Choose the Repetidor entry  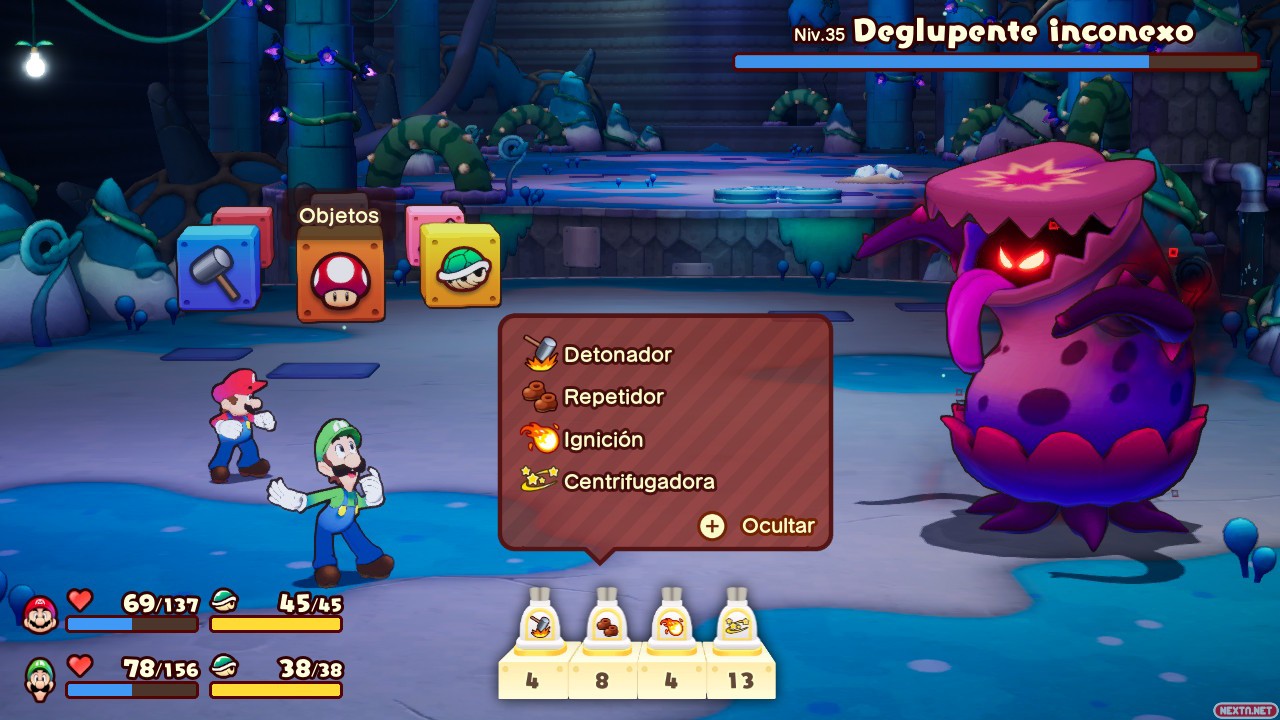click(613, 397)
